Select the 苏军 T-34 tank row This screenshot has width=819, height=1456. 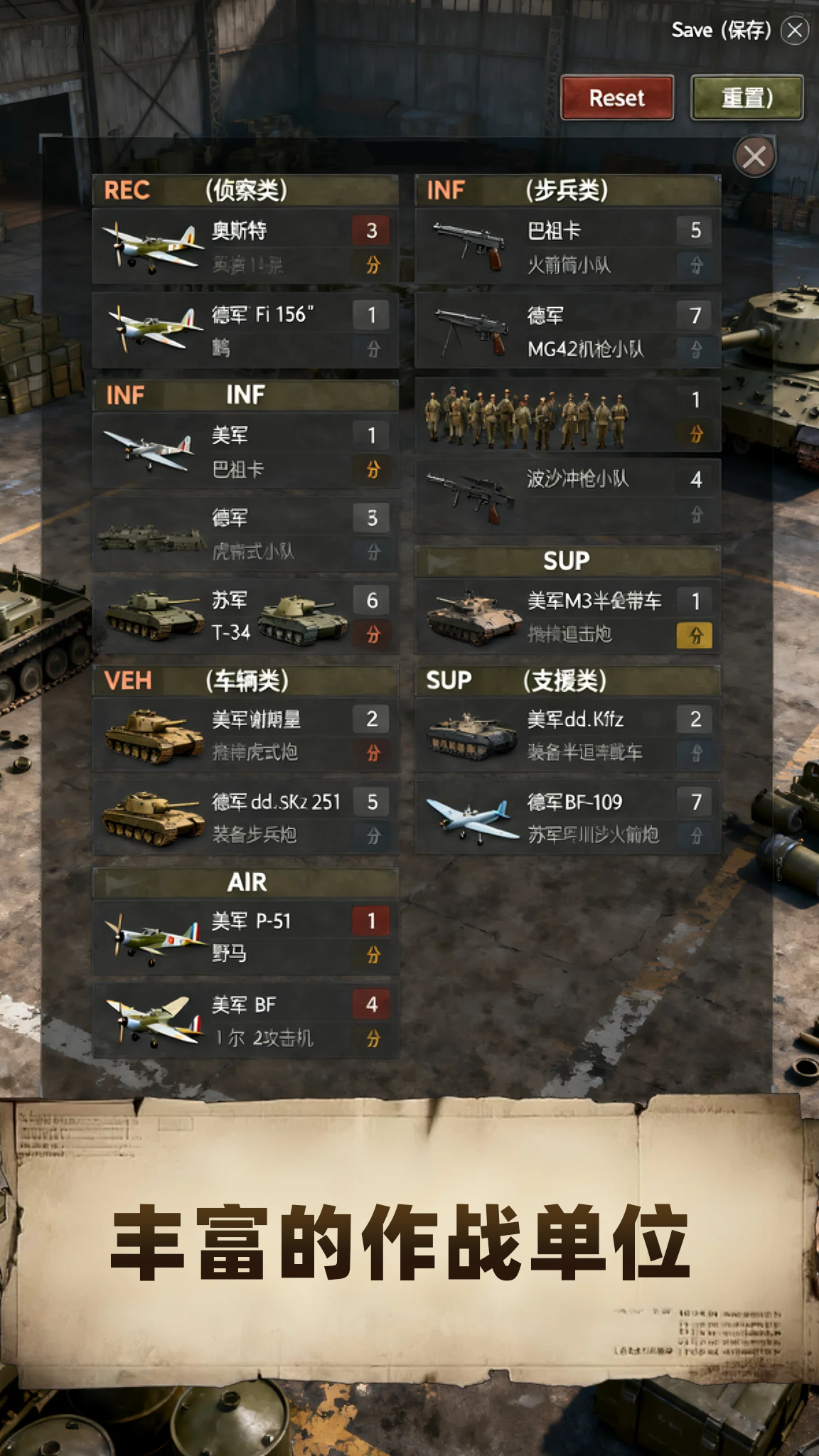(245, 616)
